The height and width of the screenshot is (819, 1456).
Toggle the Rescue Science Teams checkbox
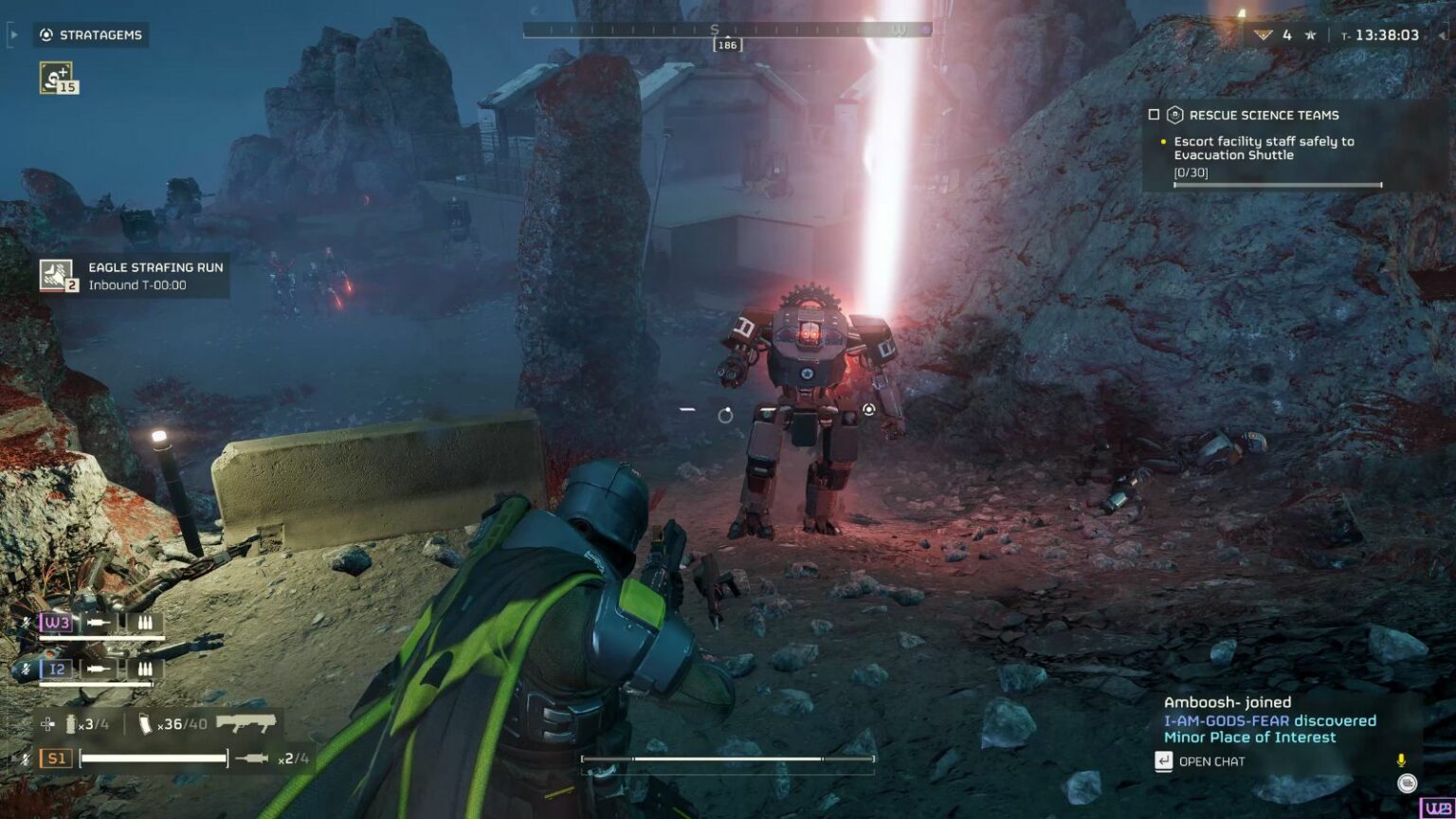(1154, 115)
